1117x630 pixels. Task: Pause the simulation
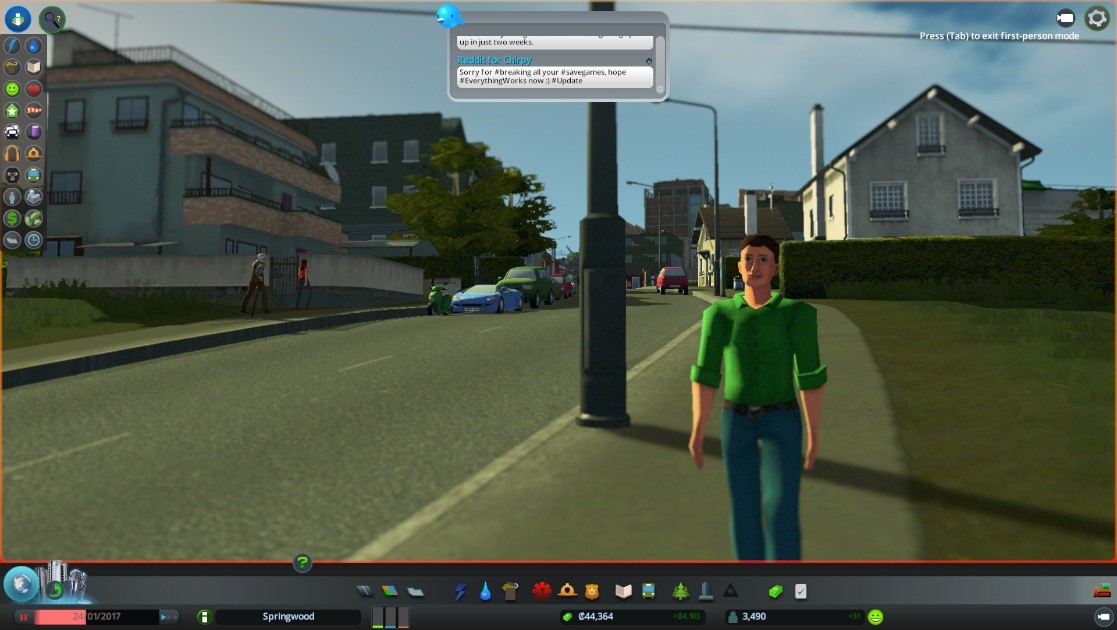(24, 617)
